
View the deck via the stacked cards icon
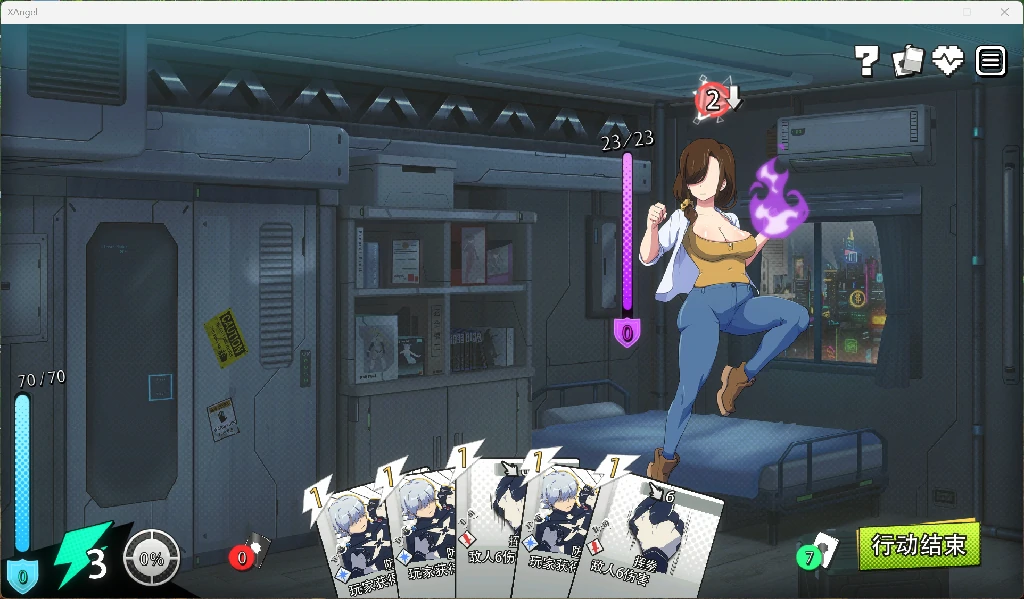(x=908, y=61)
